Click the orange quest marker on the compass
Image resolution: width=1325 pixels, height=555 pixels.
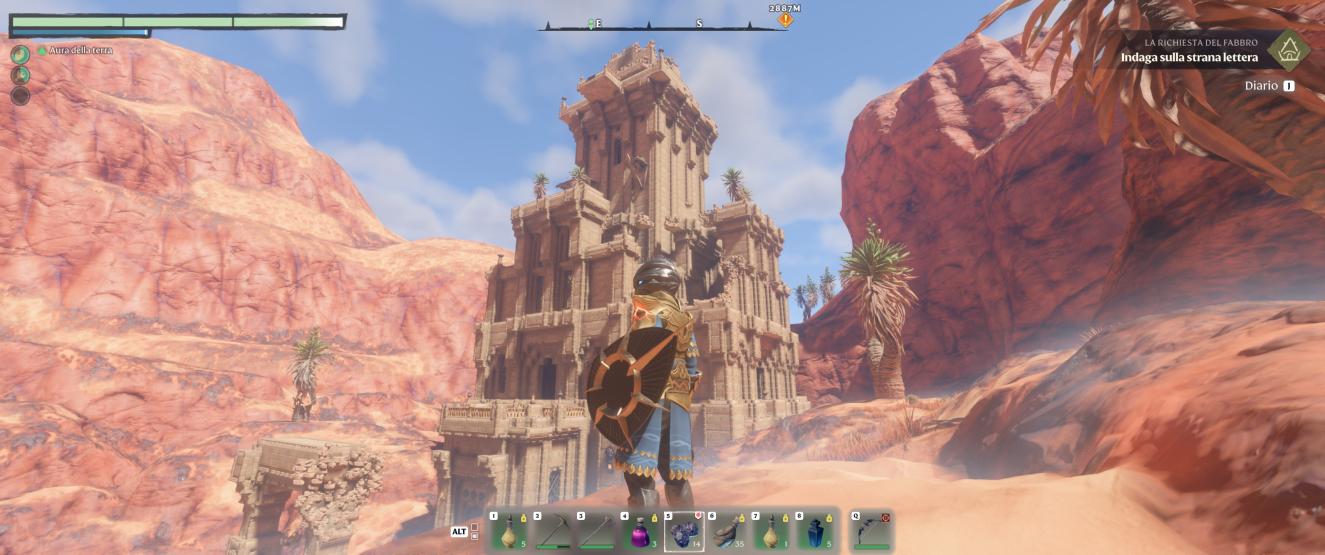point(786,19)
